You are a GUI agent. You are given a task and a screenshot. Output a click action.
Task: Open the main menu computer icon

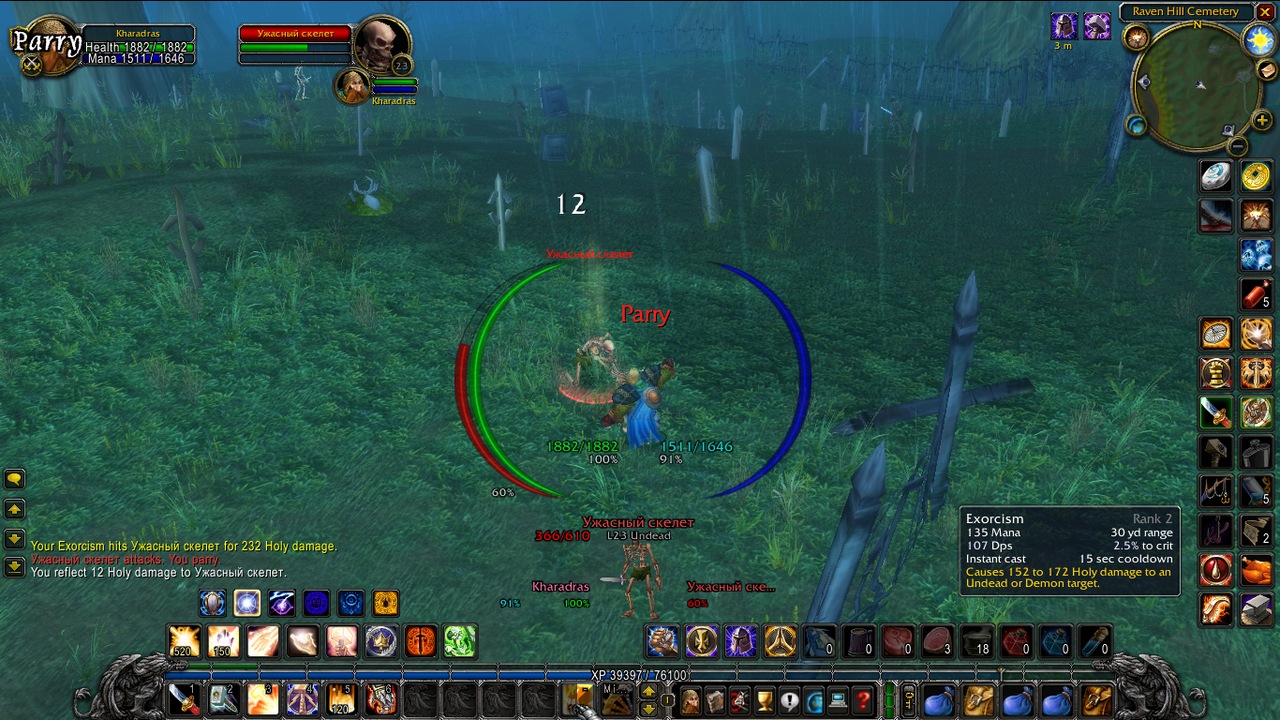pos(838,701)
